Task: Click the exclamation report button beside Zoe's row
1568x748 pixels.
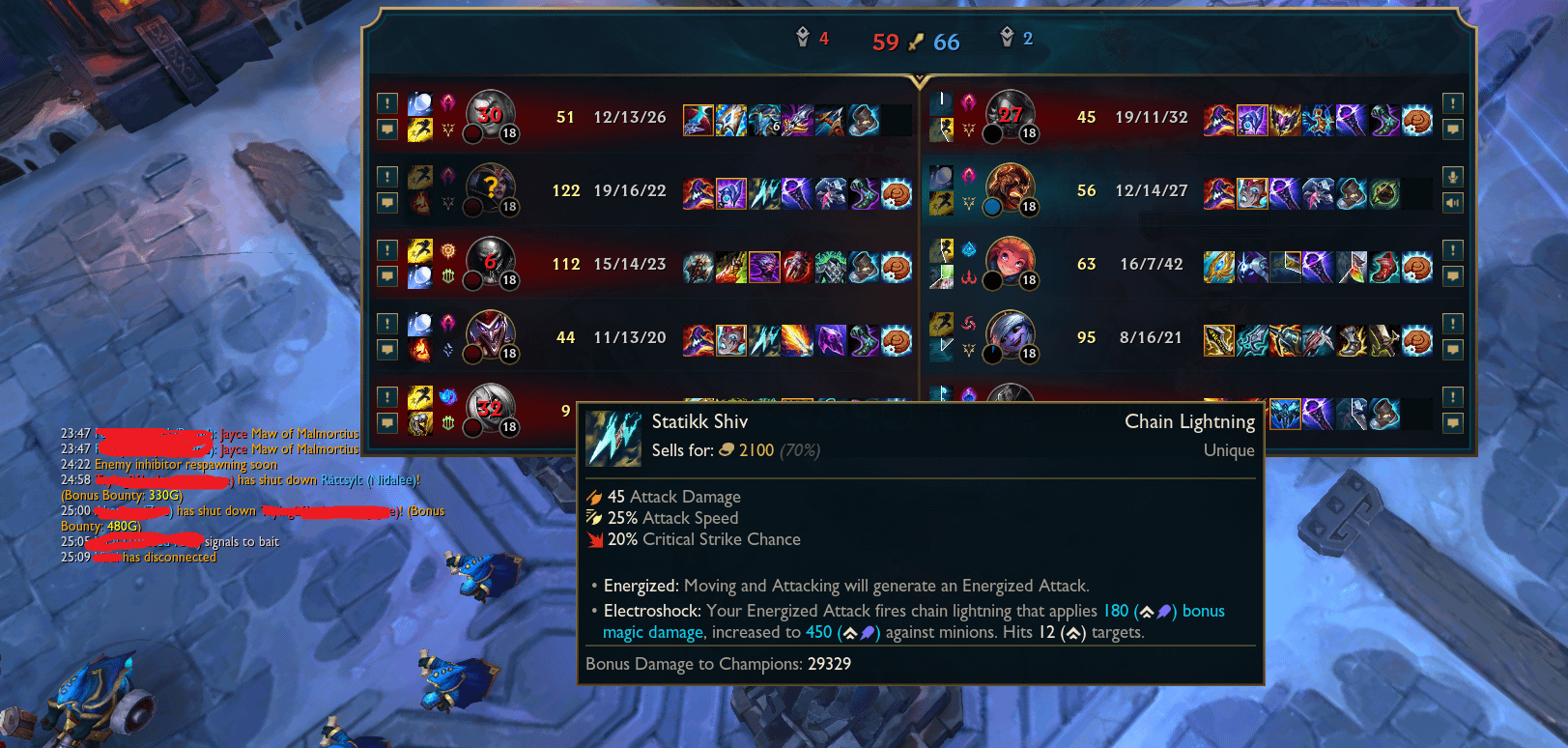Action: (x=1452, y=247)
